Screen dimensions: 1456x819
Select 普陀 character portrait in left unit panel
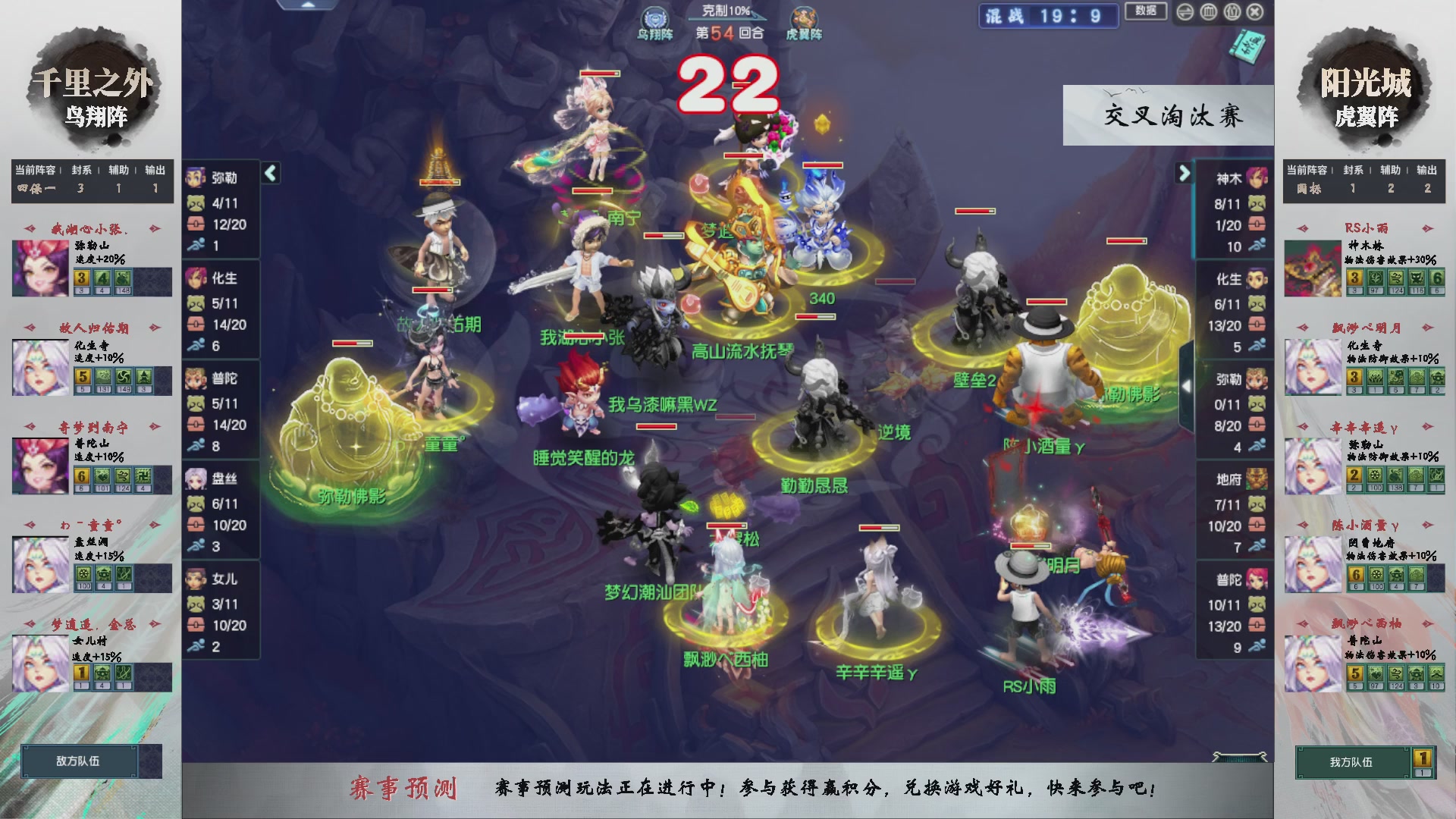195,378
